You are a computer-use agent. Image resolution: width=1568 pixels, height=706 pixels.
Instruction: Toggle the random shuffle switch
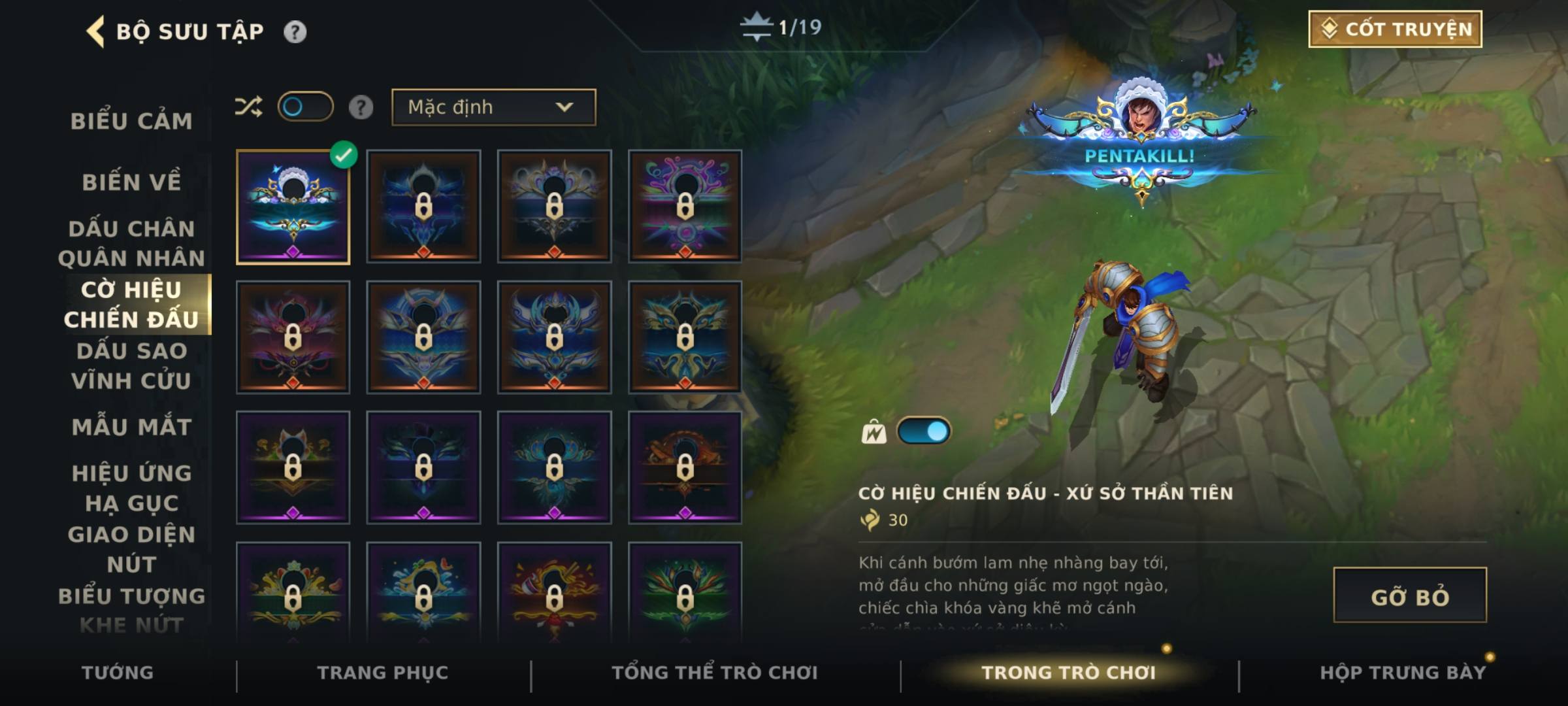pos(305,107)
